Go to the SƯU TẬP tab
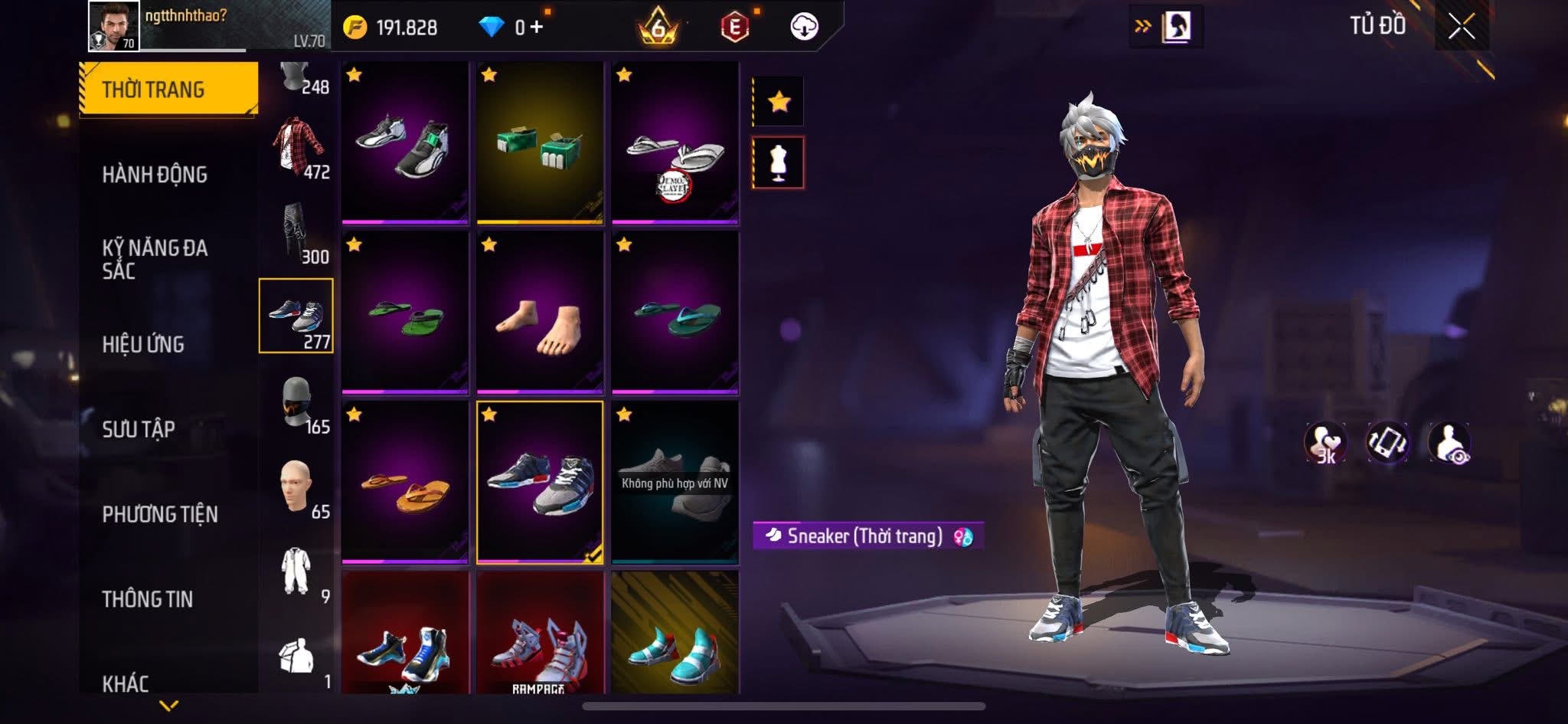 click(x=139, y=429)
